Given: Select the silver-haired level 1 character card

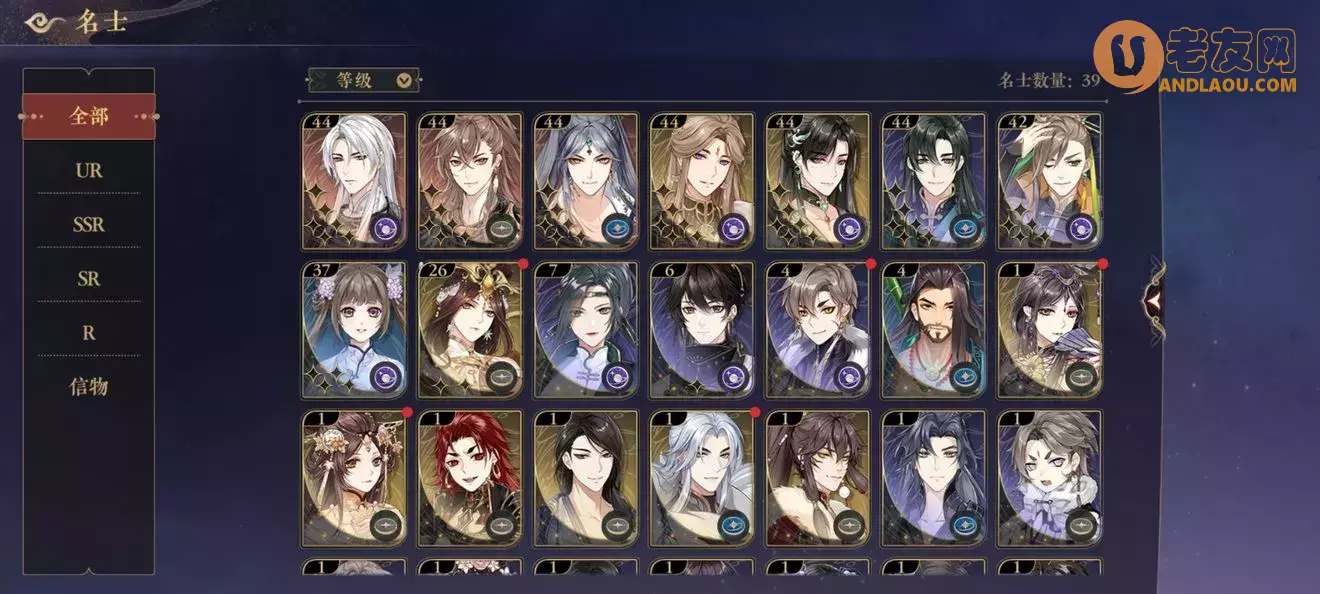Looking at the screenshot, I should click(x=702, y=477).
